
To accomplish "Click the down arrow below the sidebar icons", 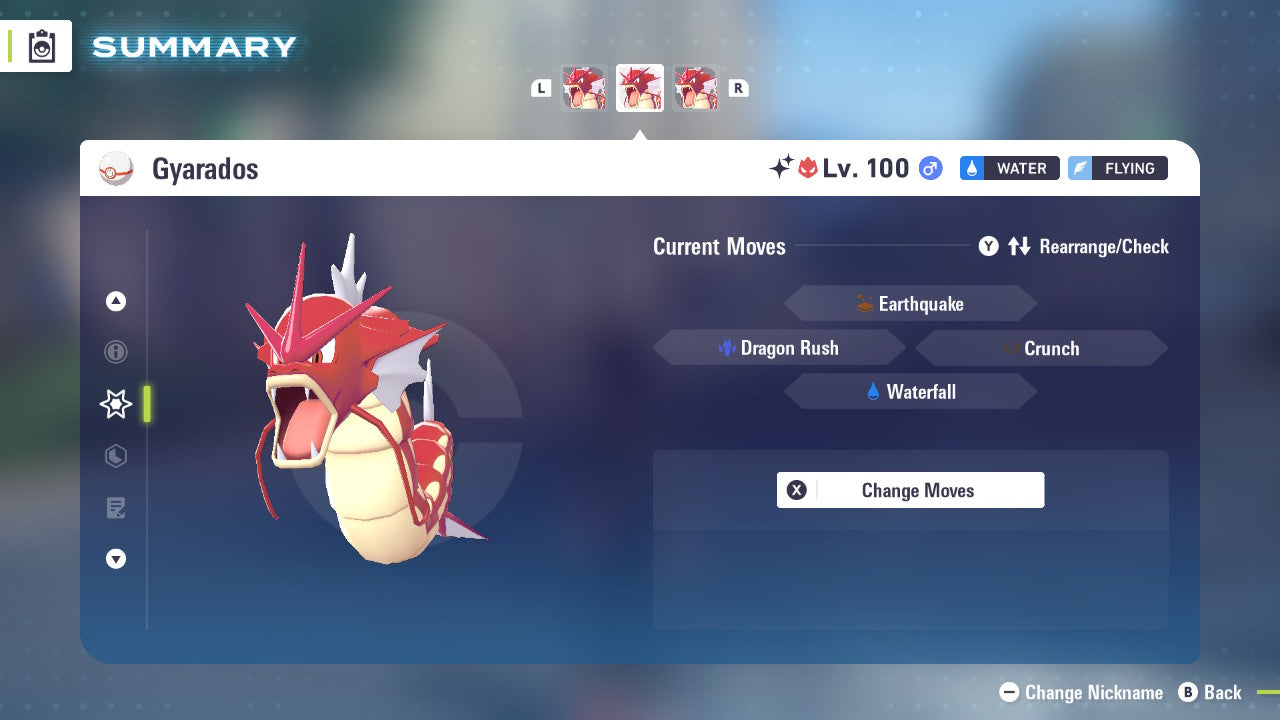I will (115, 559).
